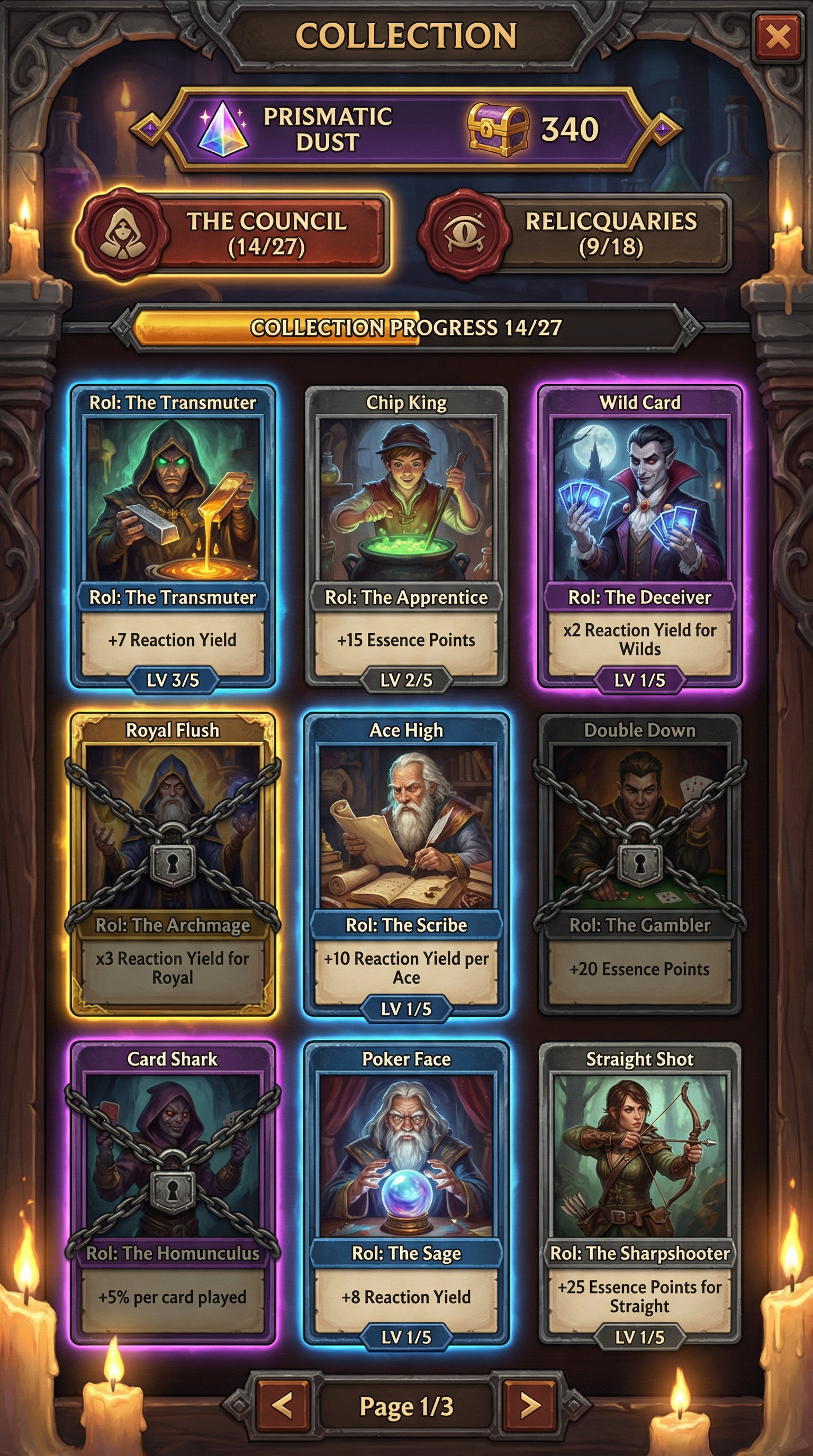Open the Relicquaries tab
The image size is (813, 1456).
[x=577, y=234]
